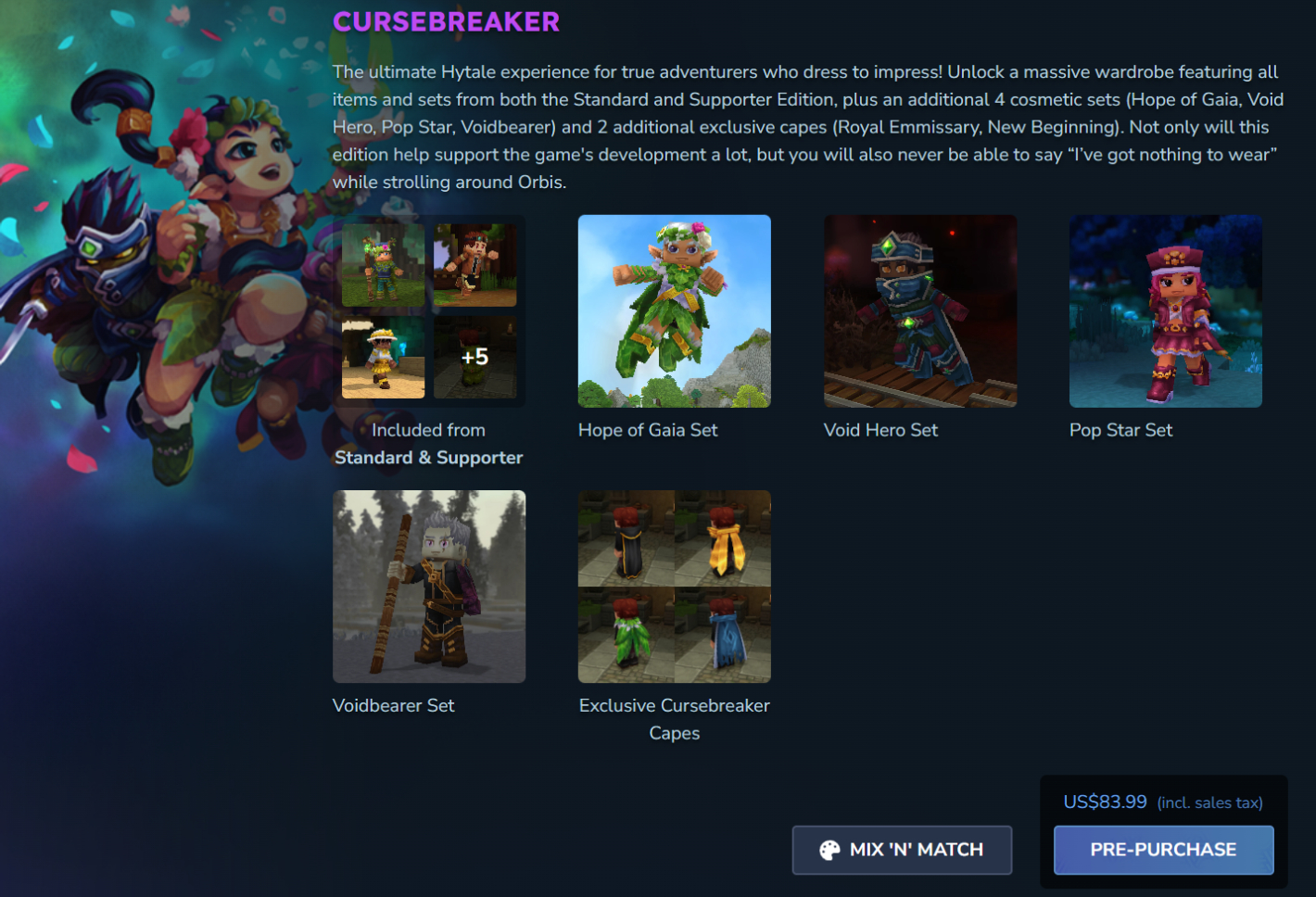Image resolution: width=1316 pixels, height=897 pixels.
Task: Click the golden cape thumbnail
Action: click(722, 539)
